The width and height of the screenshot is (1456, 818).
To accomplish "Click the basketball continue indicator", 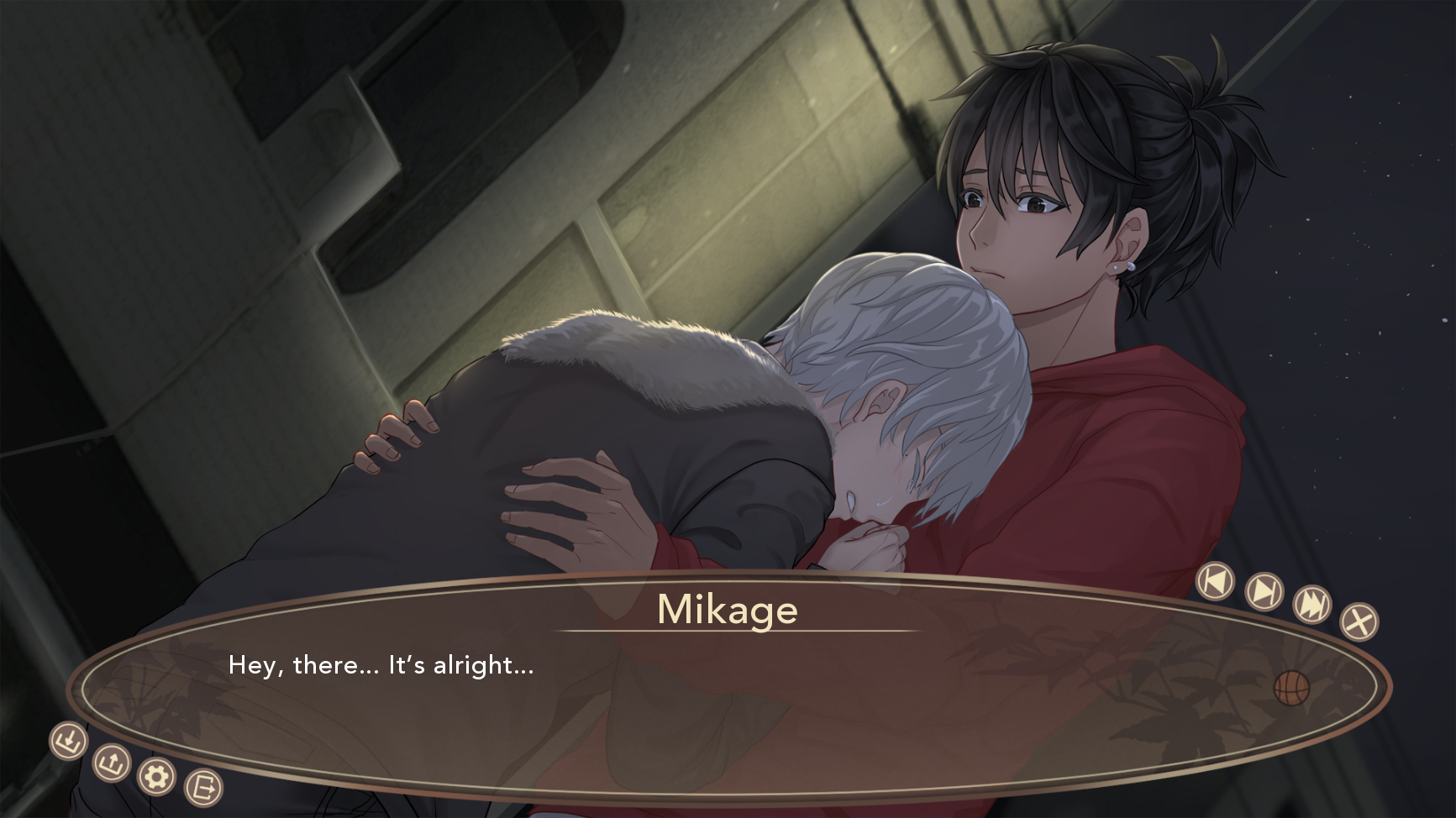I will (1291, 688).
